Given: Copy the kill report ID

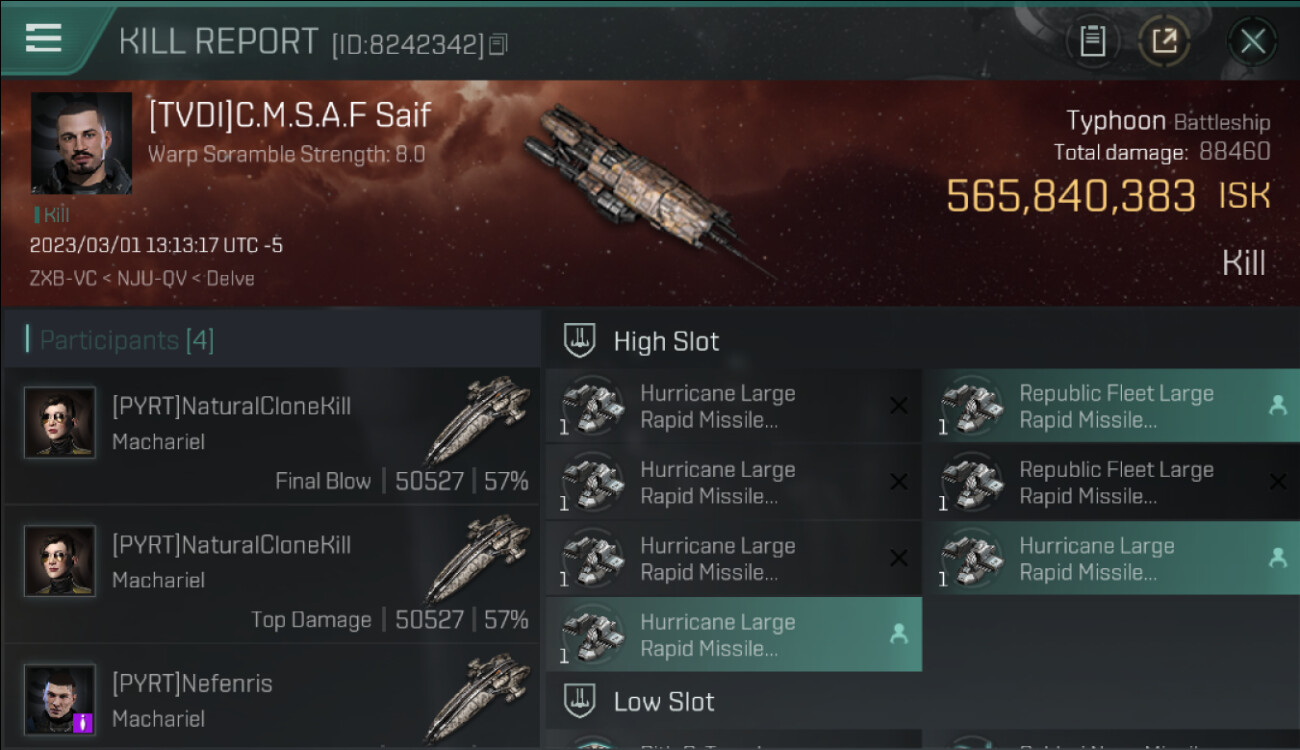Looking at the screenshot, I should click(x=498, y=44).
